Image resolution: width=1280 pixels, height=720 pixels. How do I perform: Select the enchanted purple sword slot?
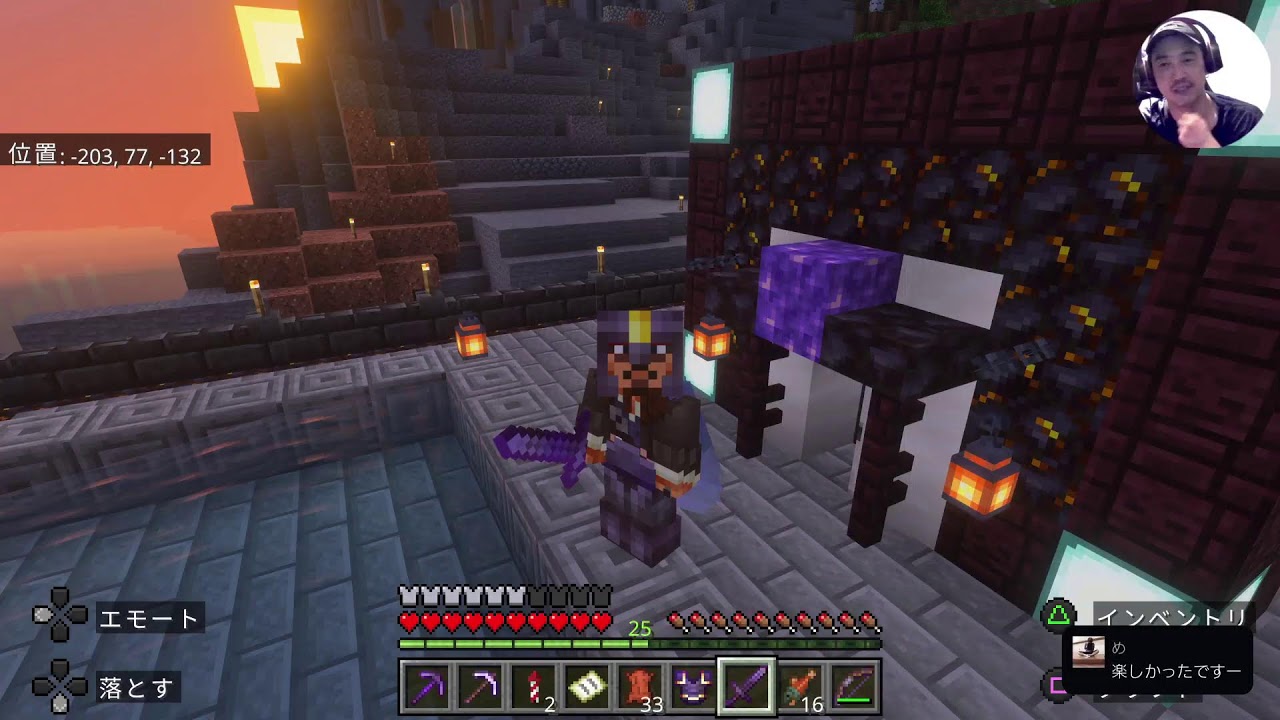(746, 688)
